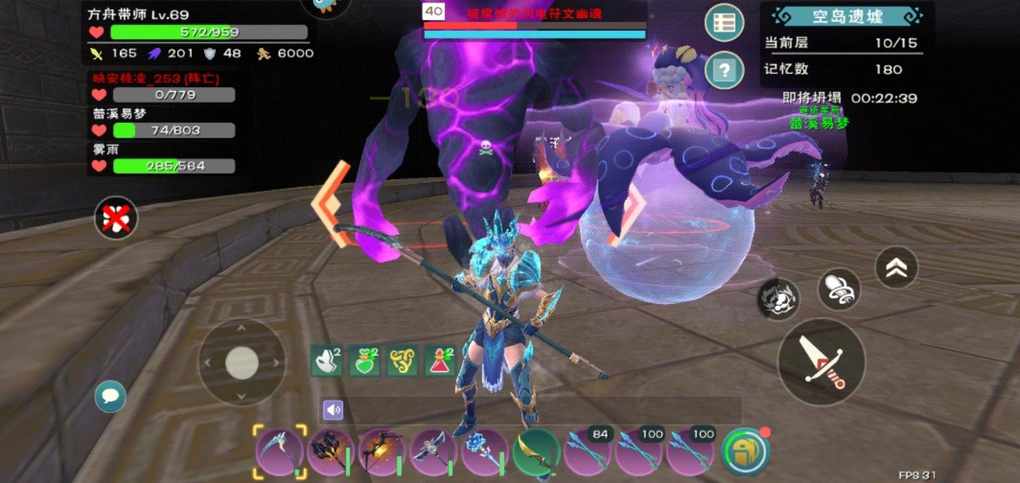Use the whirlwind dash skill button

[838, 289]
